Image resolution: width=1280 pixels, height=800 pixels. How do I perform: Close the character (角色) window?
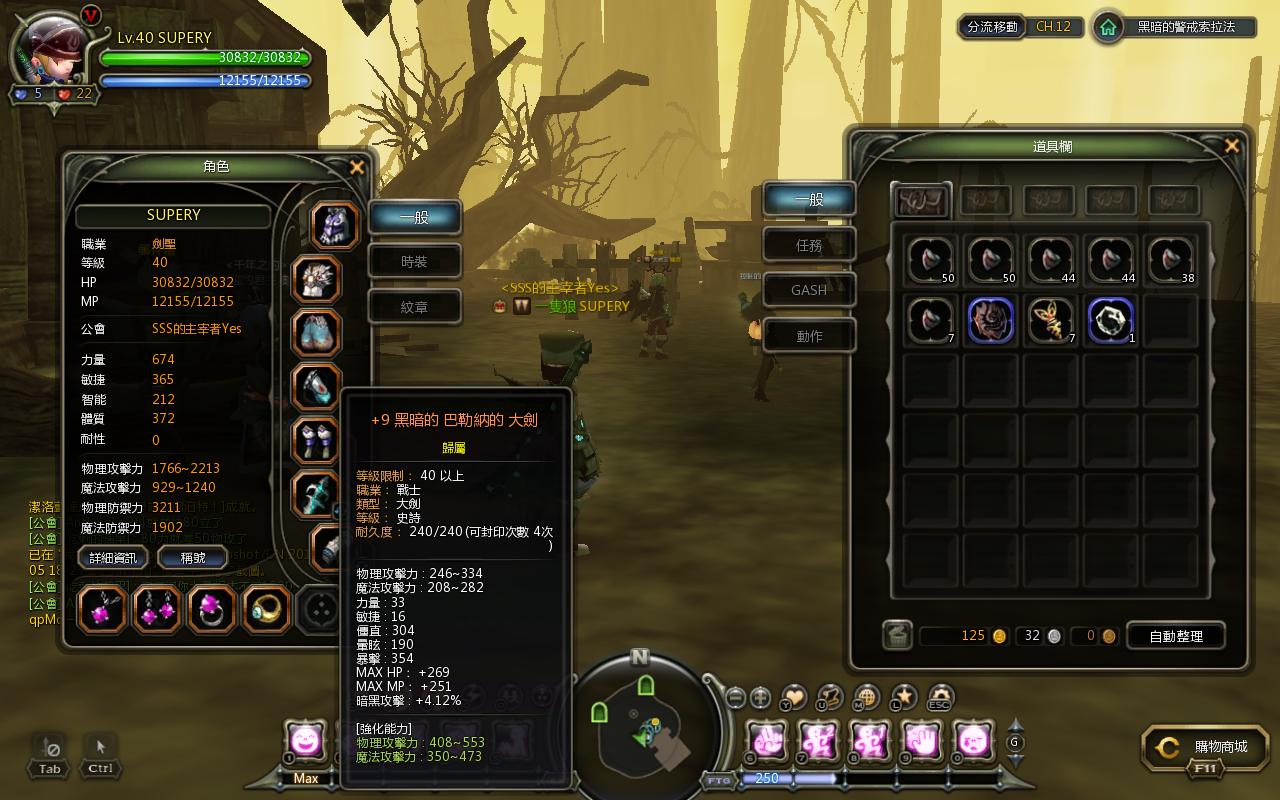[x=357, y=168]
